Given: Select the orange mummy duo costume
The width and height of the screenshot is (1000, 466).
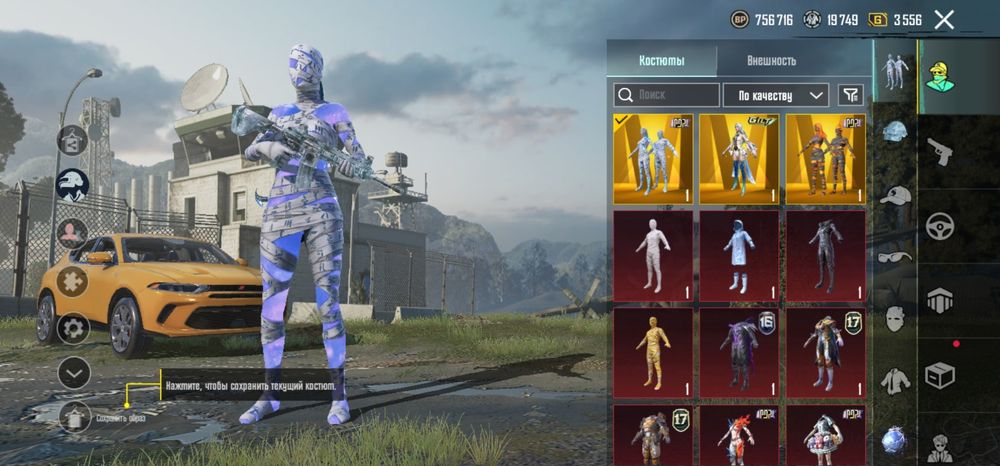Looking at the screenshot, I should [825, 159].
